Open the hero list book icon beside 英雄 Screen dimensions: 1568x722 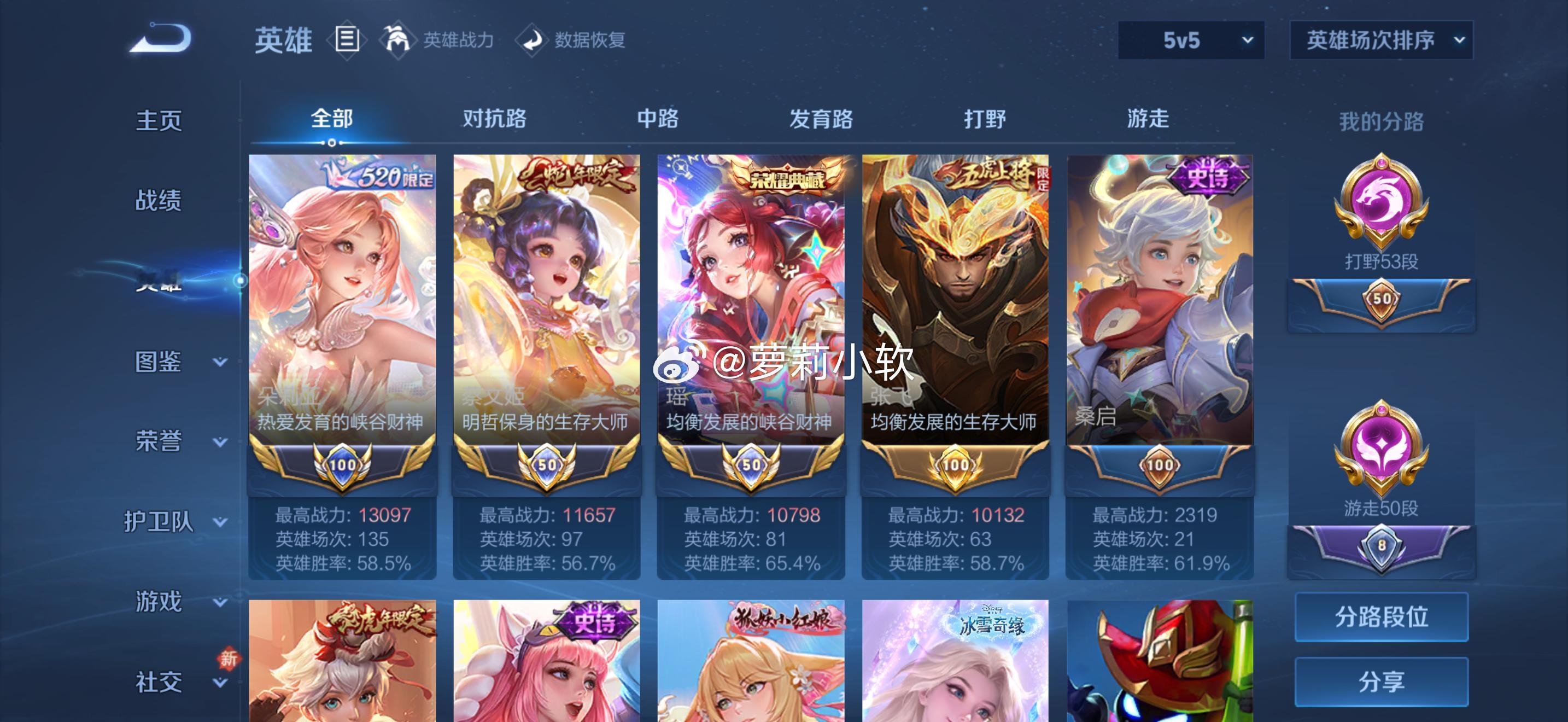click(347, 39)
